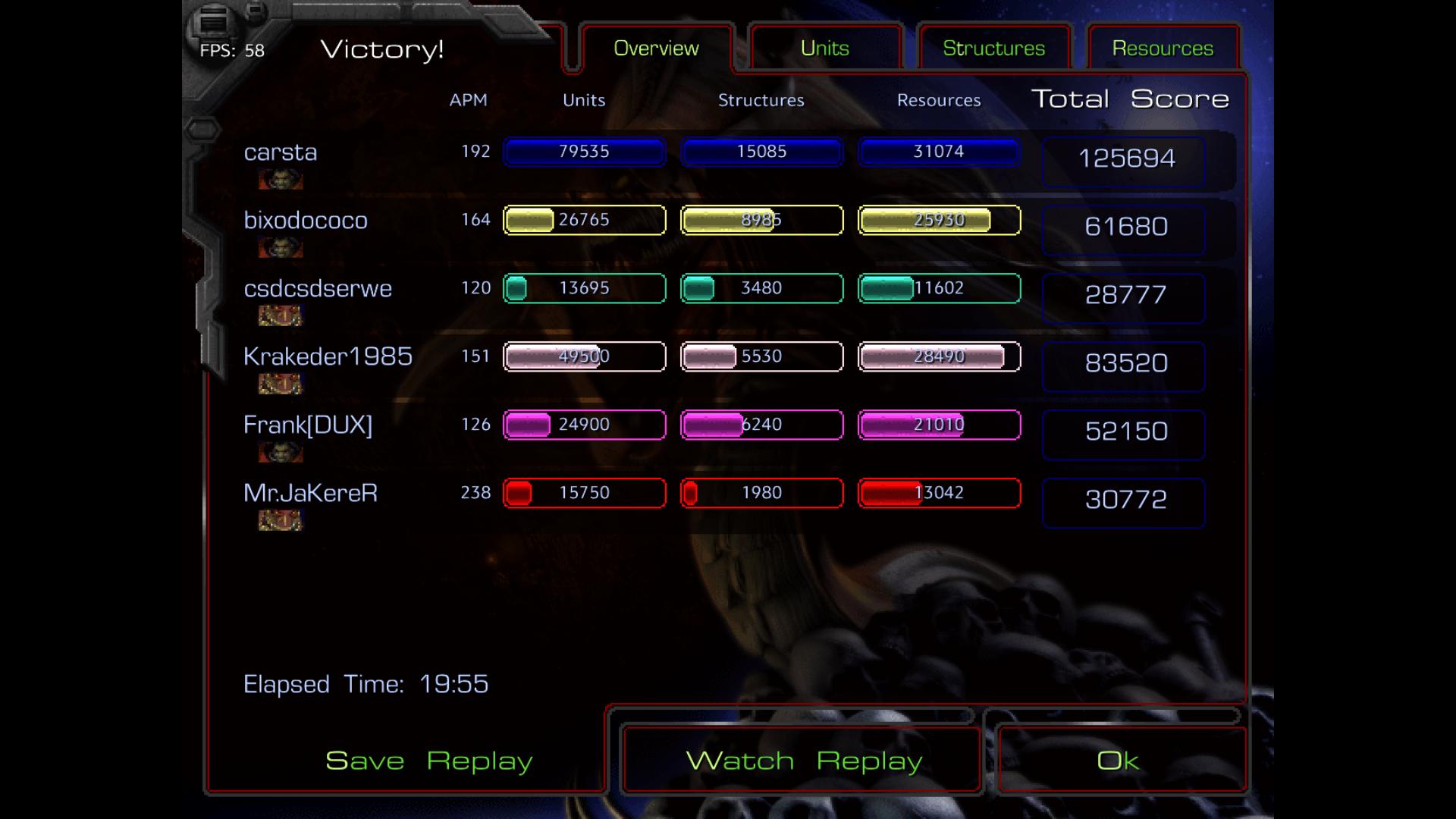Image resolution: width=1456 pixels, height=819 pixels.
Task: Confirm with the Ok button
Action: pyautogui.click(x=1118, y=761)
